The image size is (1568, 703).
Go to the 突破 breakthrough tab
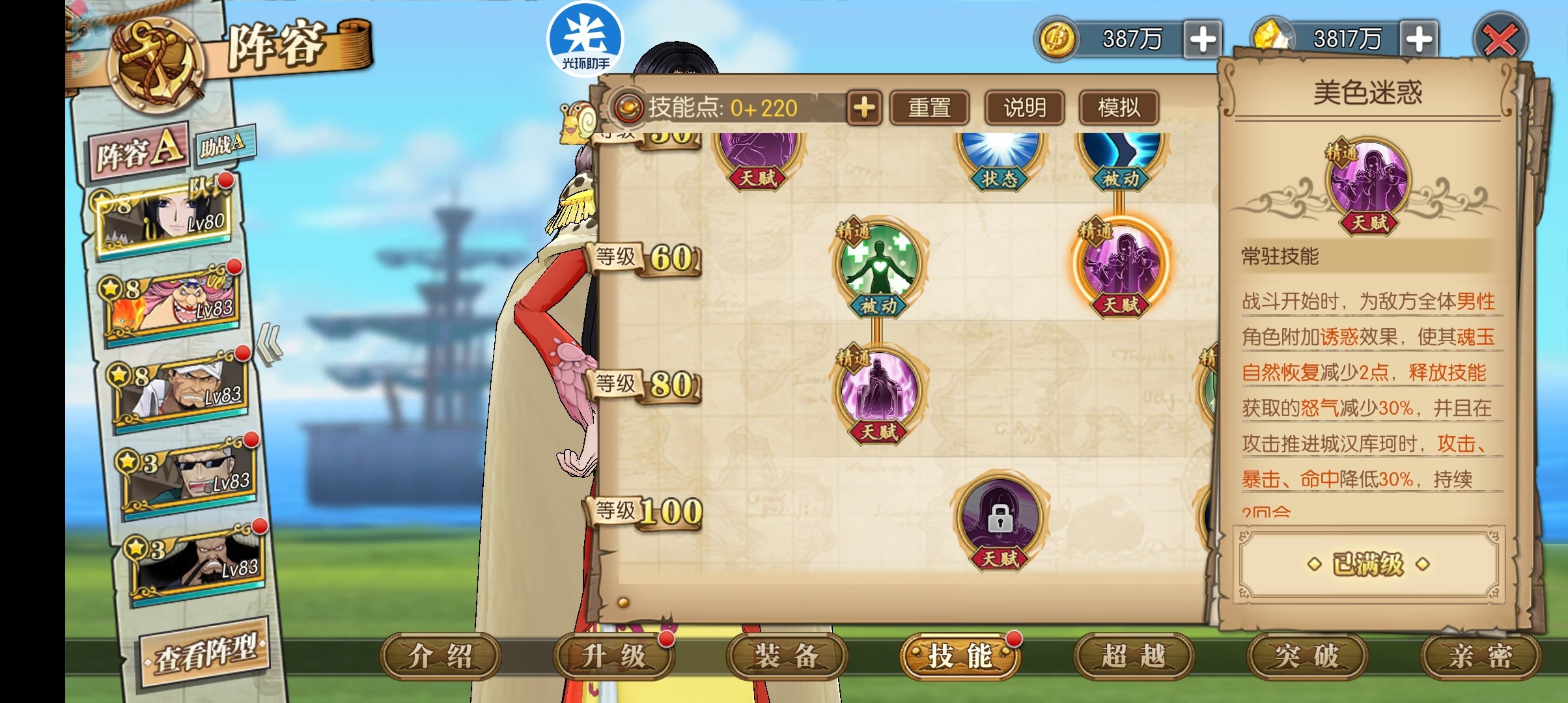click(1306, 656)
